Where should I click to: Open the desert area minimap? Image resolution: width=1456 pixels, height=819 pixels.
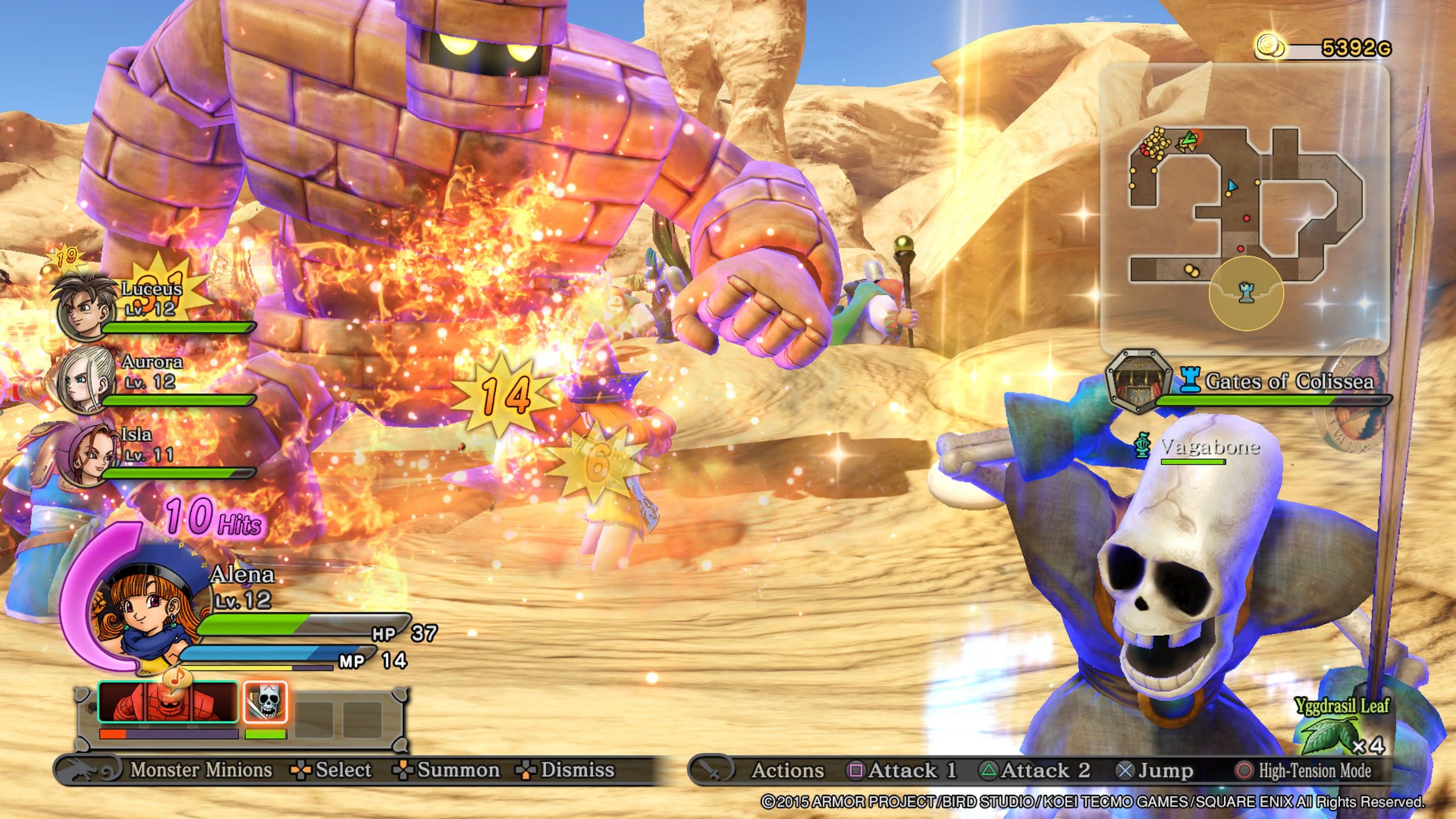[1244, 208]
